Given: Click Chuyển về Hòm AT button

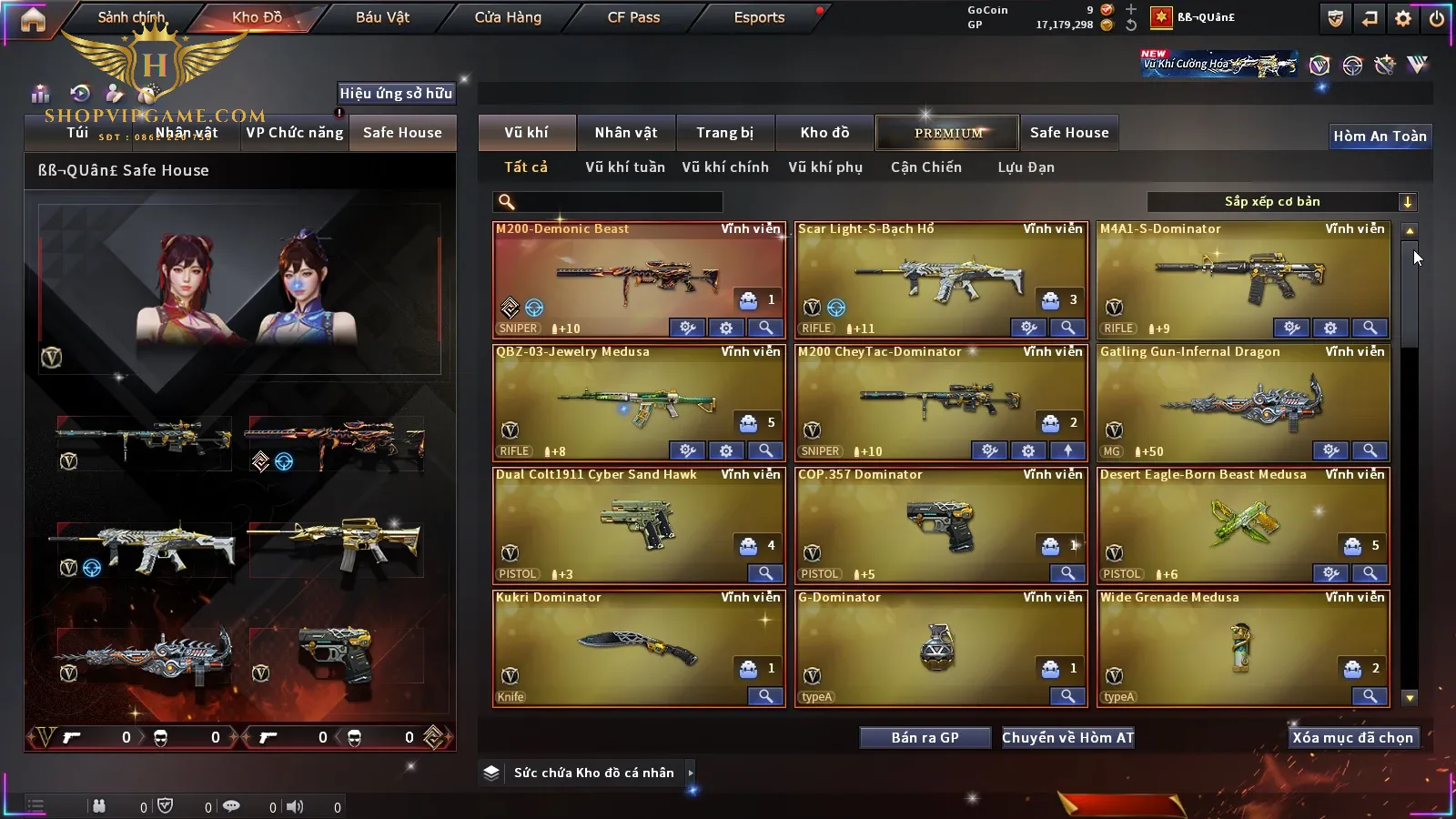Looking at the screenshot, I should click(1067, 738).
